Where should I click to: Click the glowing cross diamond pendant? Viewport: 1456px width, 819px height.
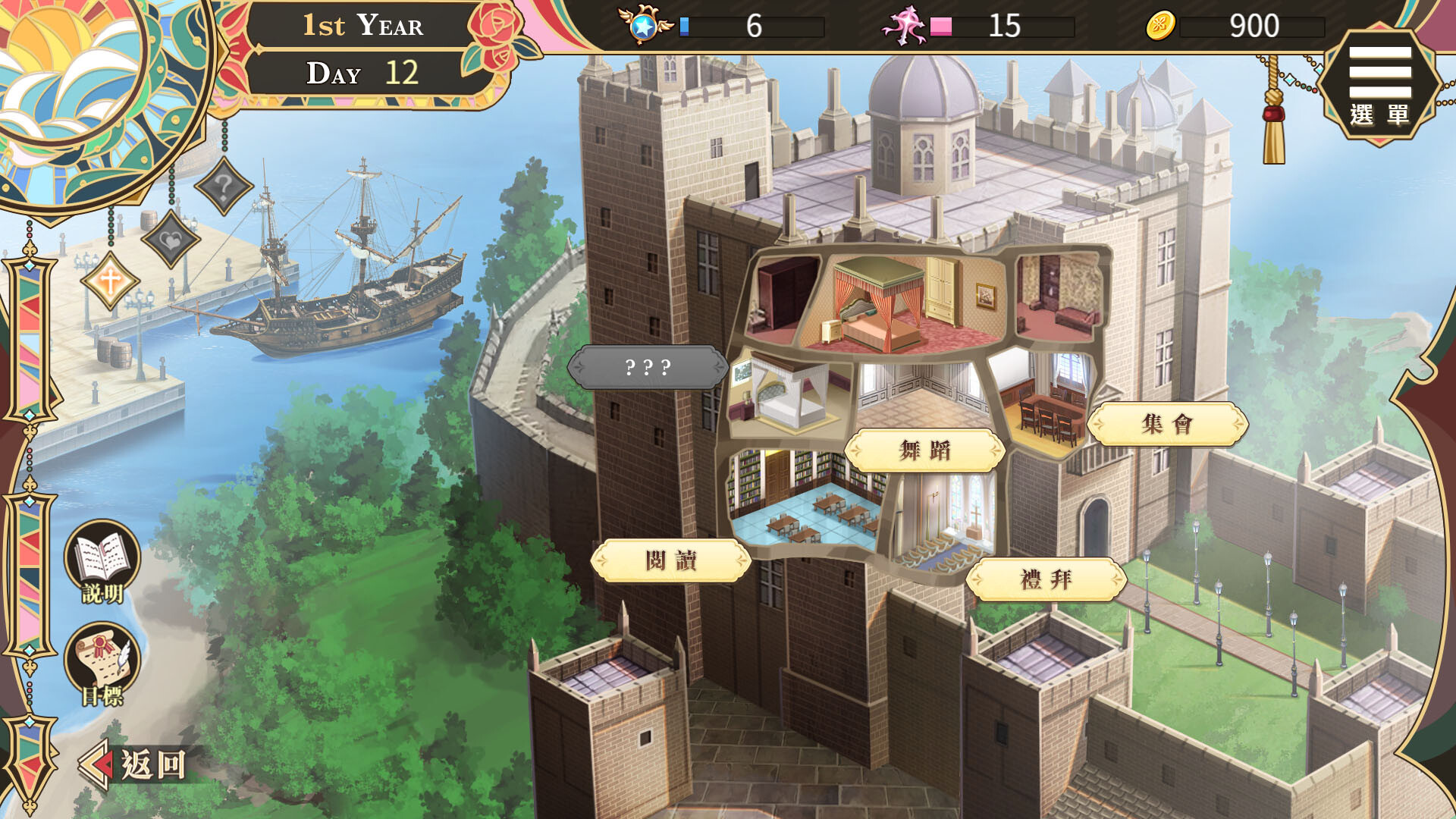point(108,282)
